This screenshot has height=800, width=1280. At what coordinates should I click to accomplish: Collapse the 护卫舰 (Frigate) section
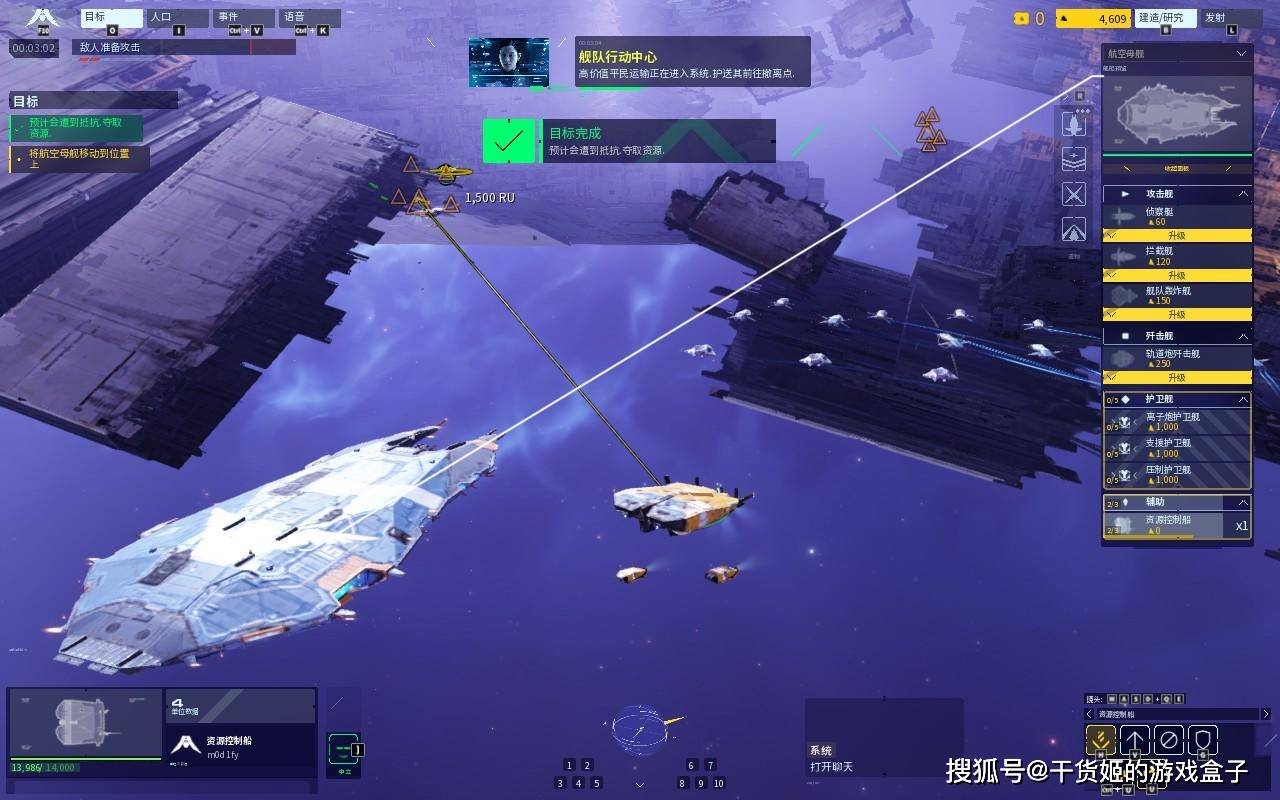click(1243, 399)
